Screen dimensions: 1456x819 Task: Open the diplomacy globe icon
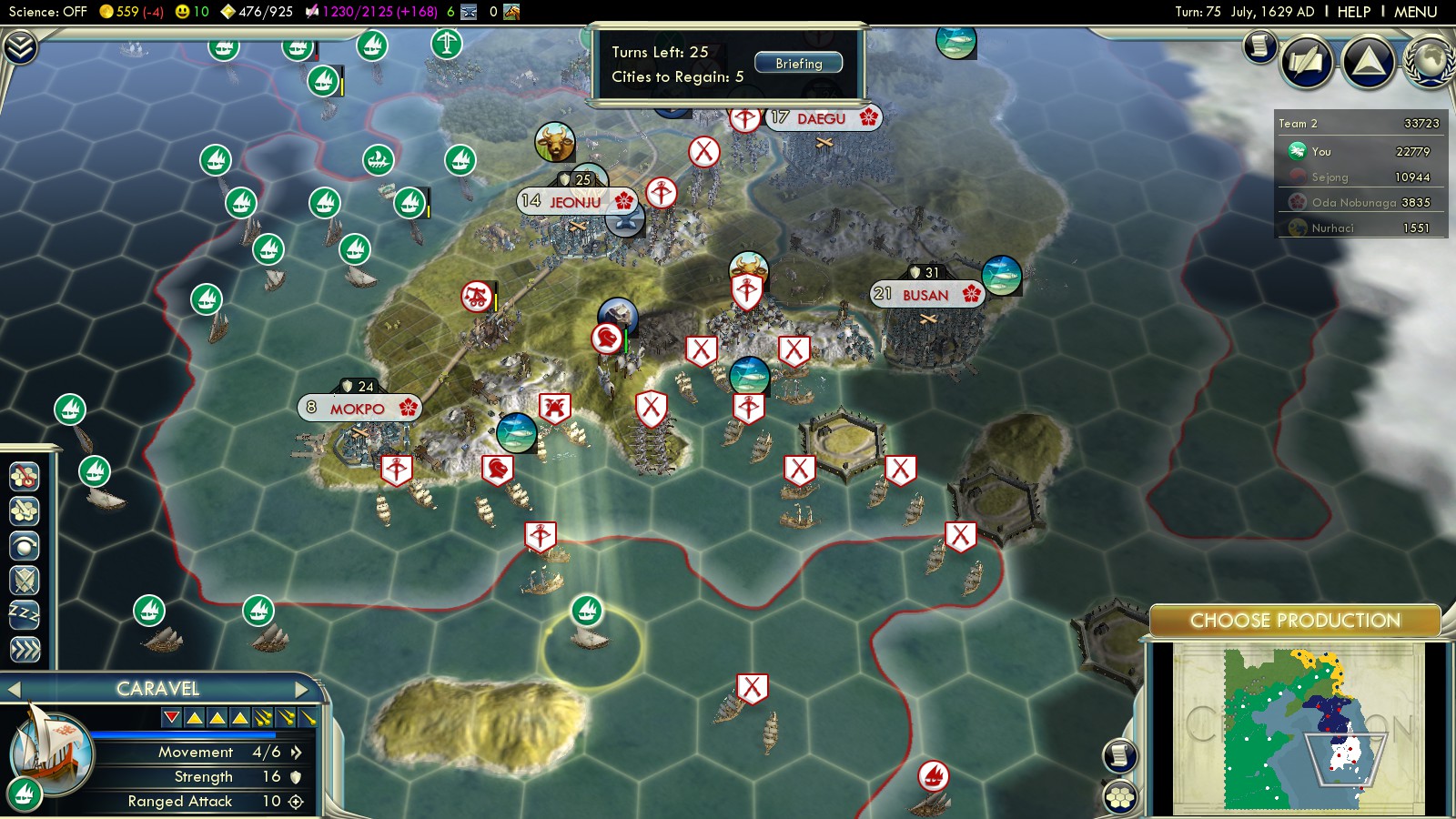point(1430,61)
